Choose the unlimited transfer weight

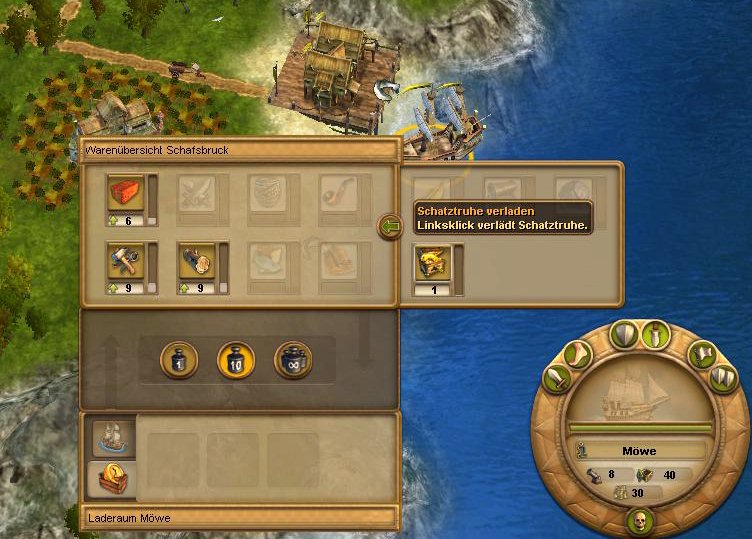click(x=294, y=360)
